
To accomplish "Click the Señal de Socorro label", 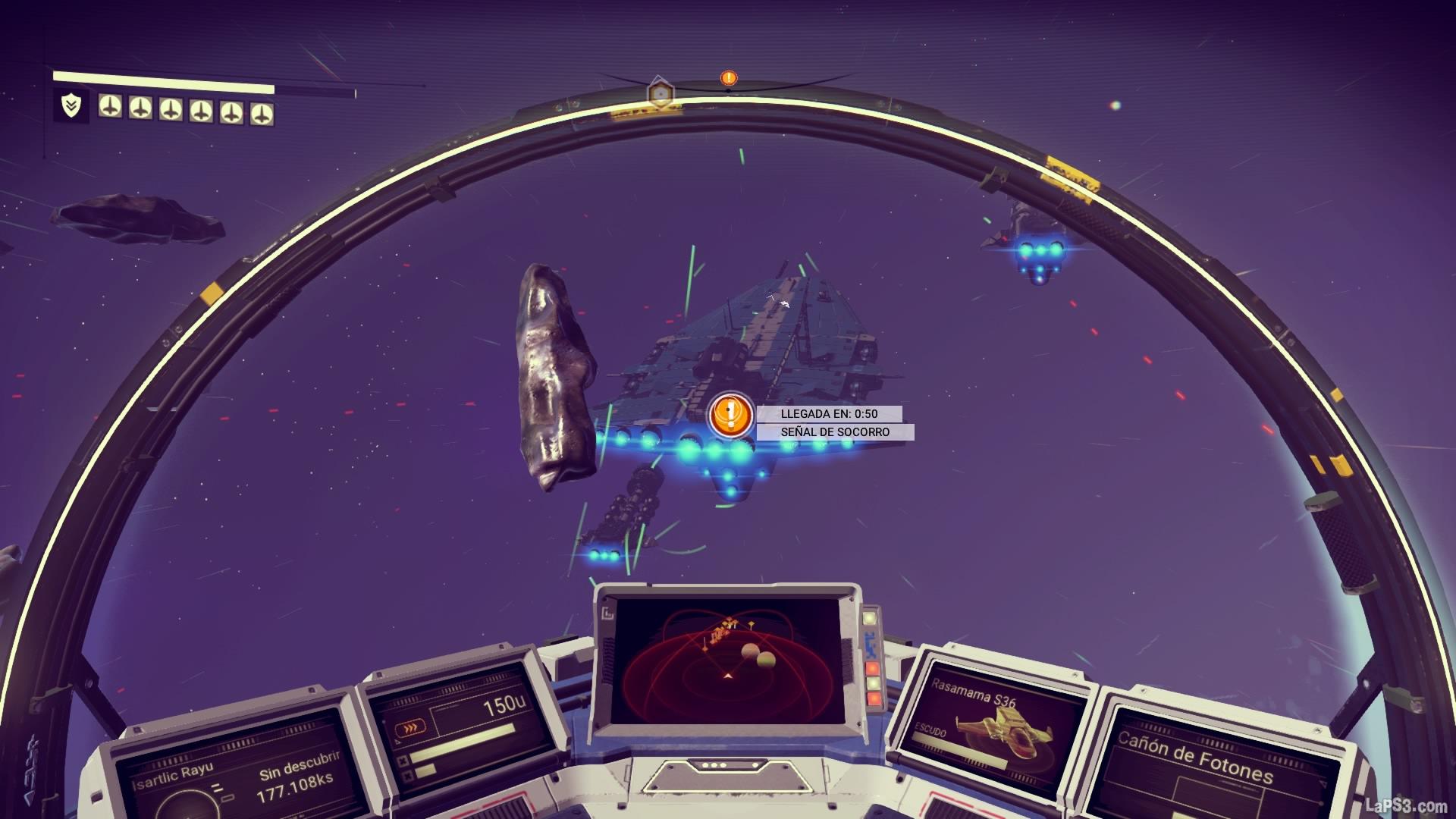I will [x=835, y=432].
